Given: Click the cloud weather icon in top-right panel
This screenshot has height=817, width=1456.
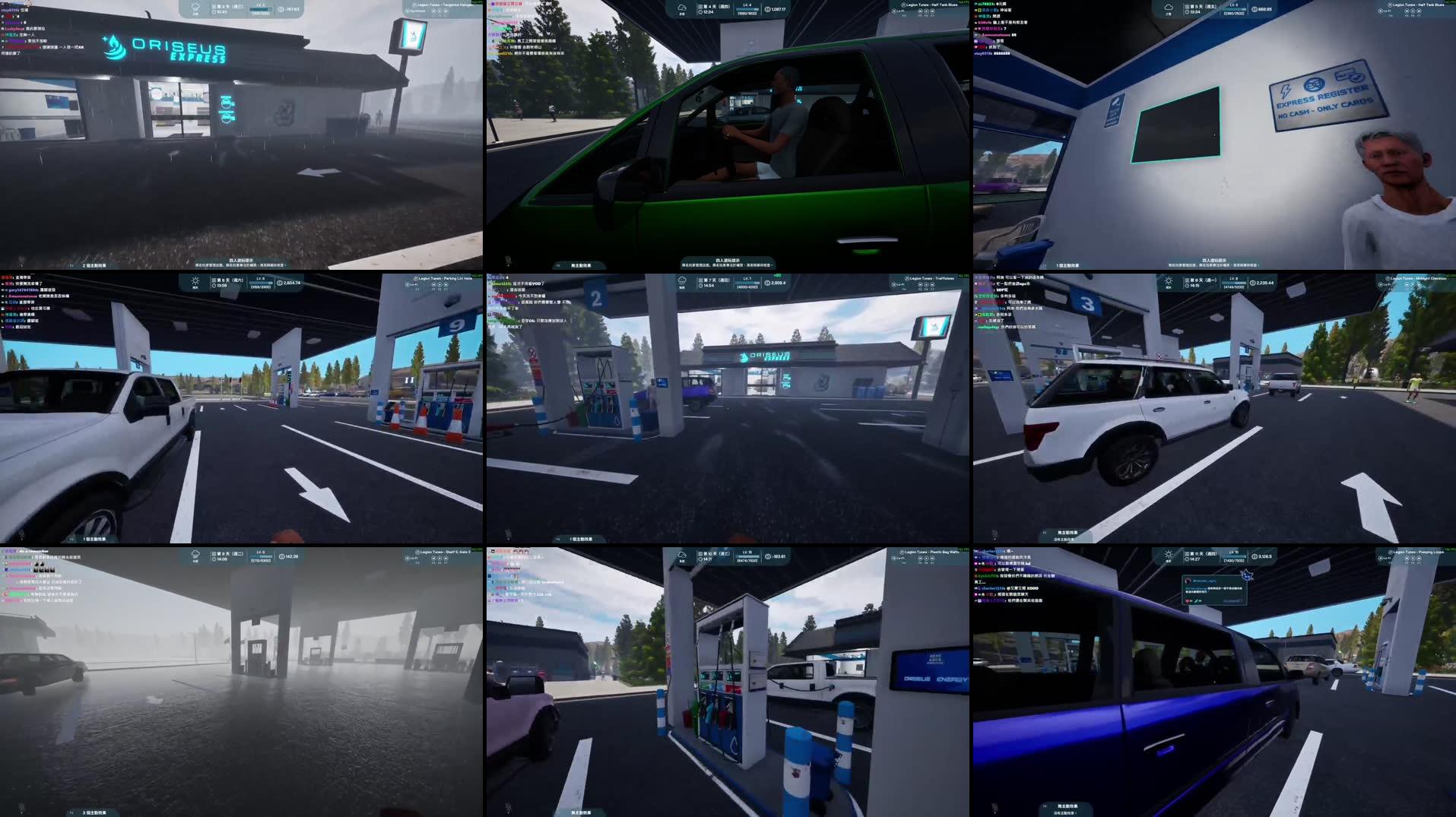Looking at the screenshot, I should point(1167,8).
